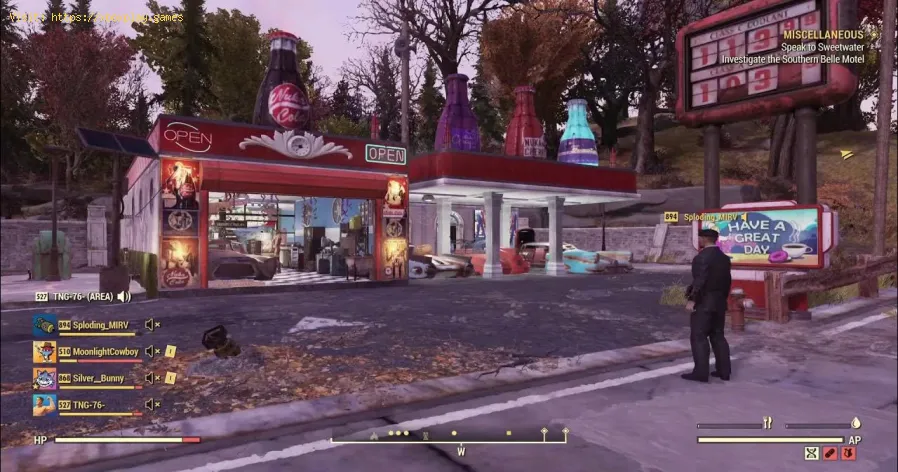The height and width of the screenshot is (472, 898).
Task: Click the compass bar at the bottom
Action: (x=450, y=436)
